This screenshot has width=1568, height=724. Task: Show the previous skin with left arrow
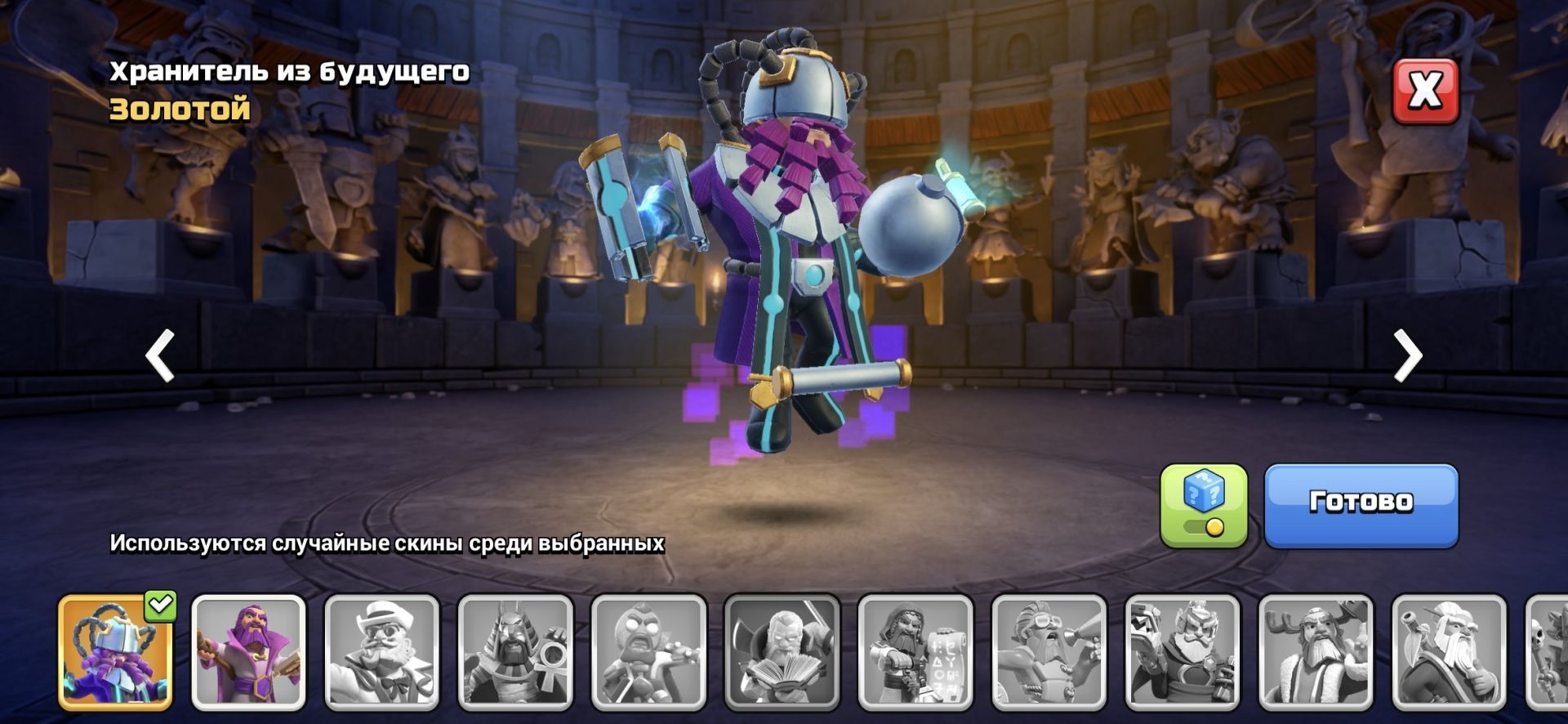160,355
